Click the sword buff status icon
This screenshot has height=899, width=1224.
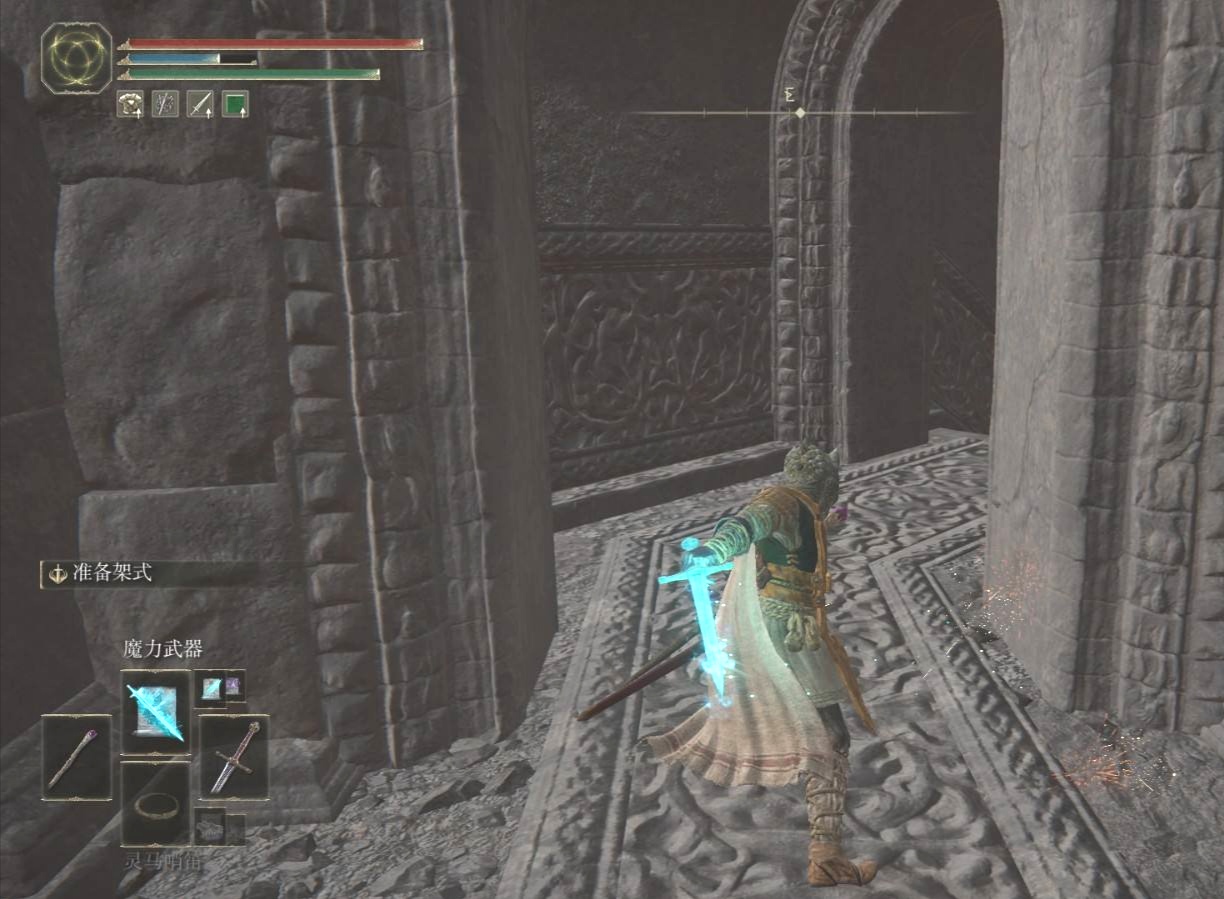(200, 103)
